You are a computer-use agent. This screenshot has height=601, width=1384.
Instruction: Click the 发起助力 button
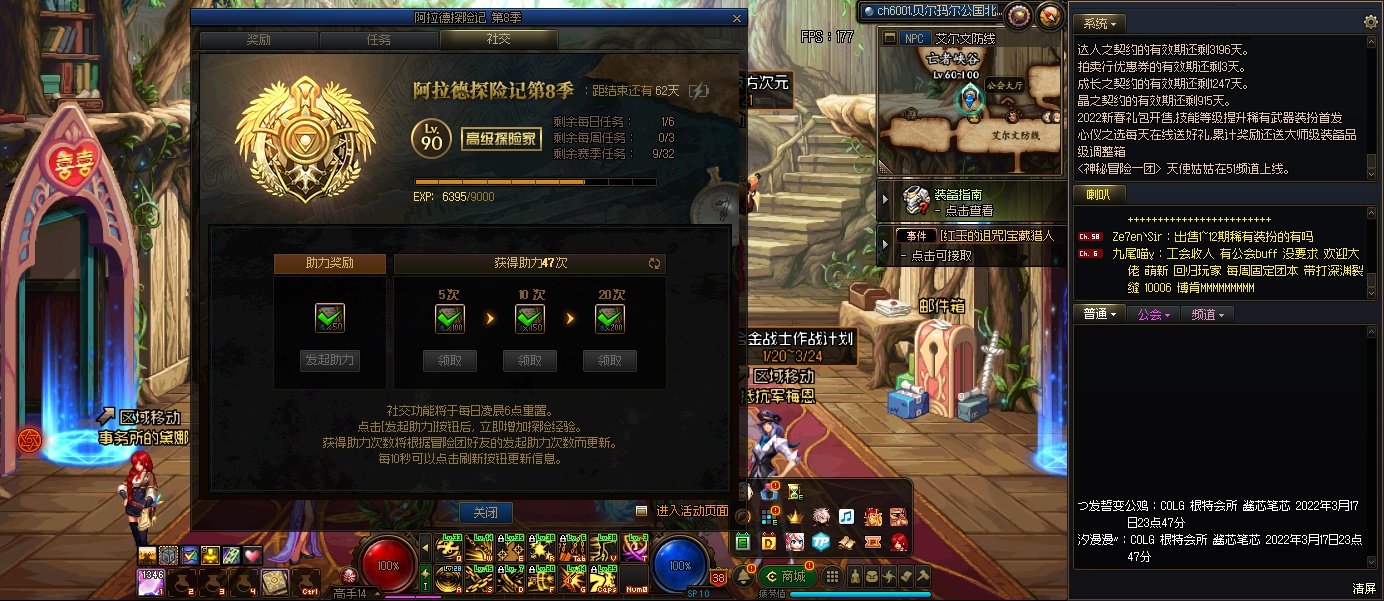point(329,361)
